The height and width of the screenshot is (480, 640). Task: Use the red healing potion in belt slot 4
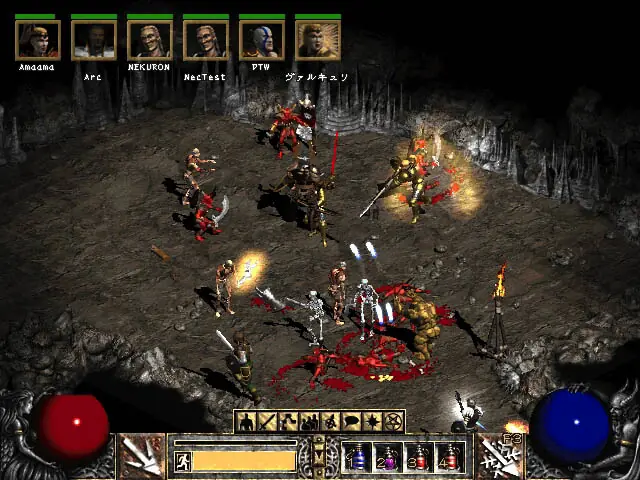(449, 457)
